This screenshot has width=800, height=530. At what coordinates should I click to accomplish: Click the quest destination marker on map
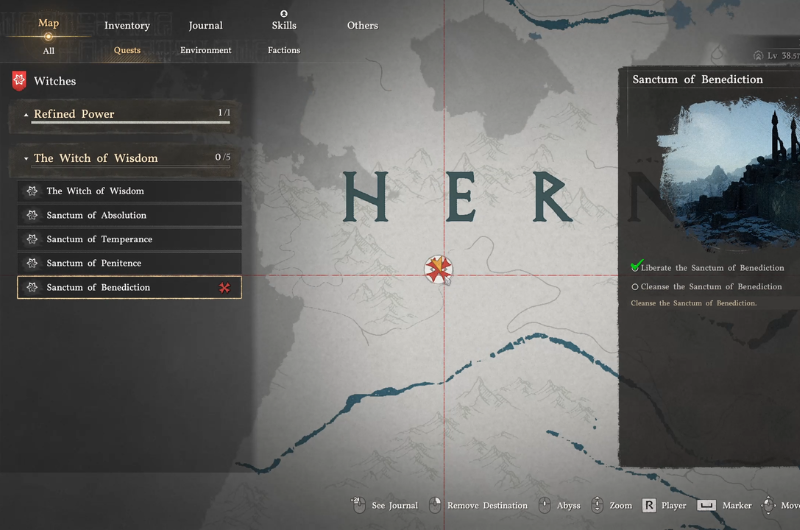pyautogui.click(x=438, y=268)
